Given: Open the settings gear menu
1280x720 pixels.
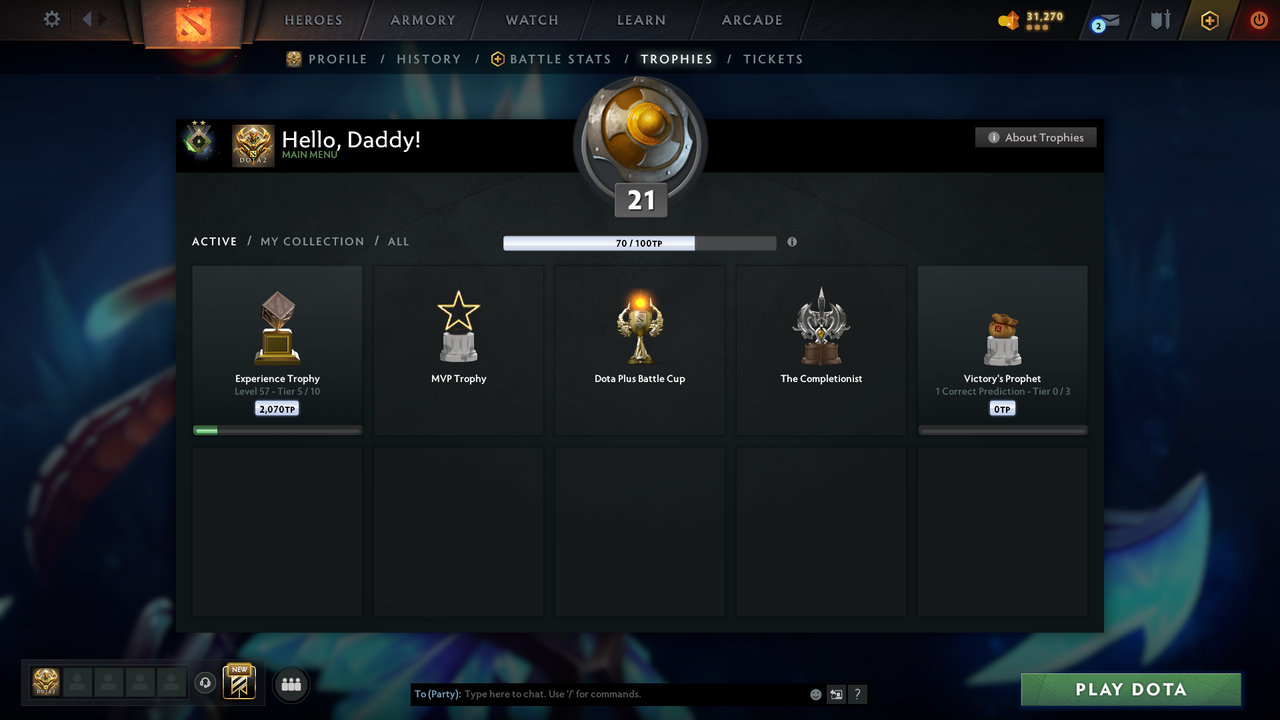Looking at the screenshot, I should 52,18.
